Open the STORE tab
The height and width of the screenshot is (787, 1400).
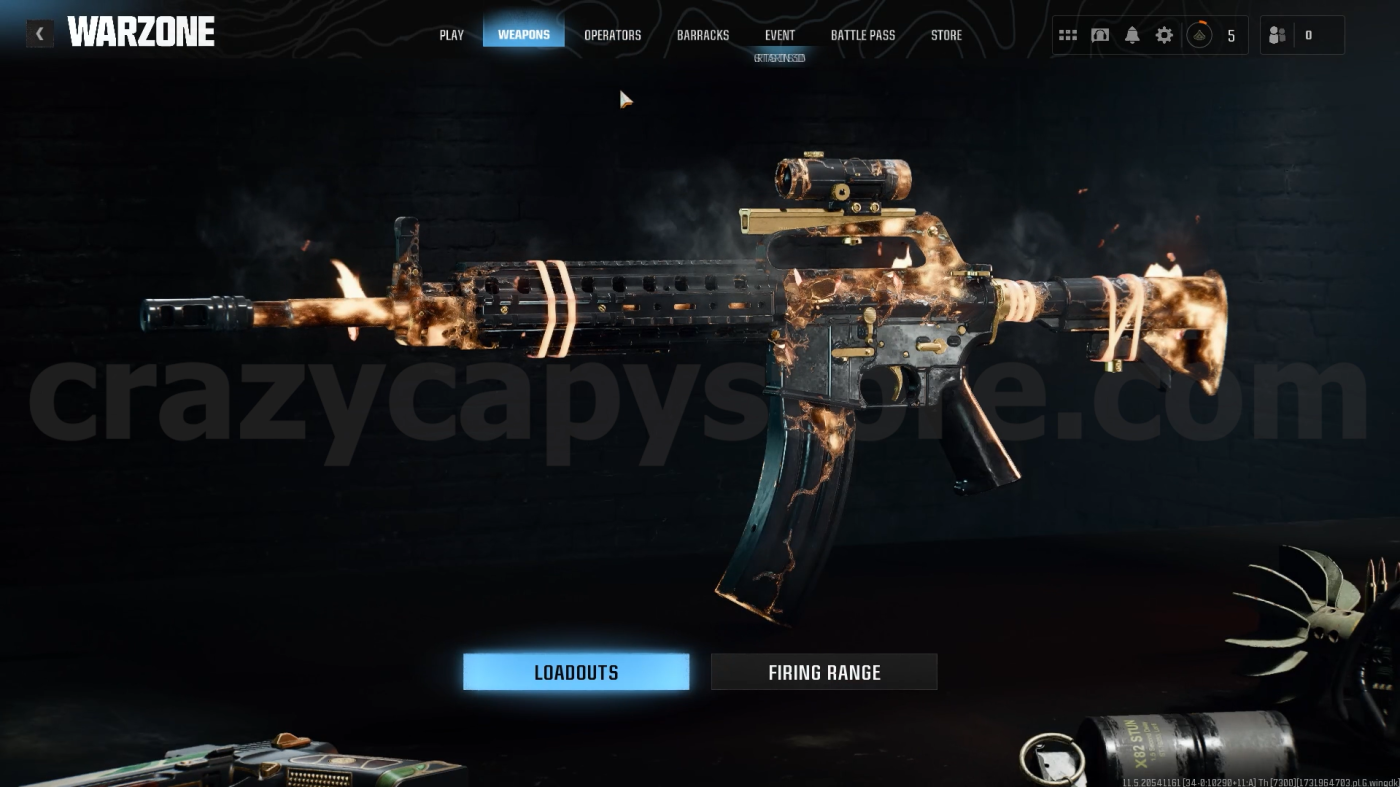[x=946, y=34]
